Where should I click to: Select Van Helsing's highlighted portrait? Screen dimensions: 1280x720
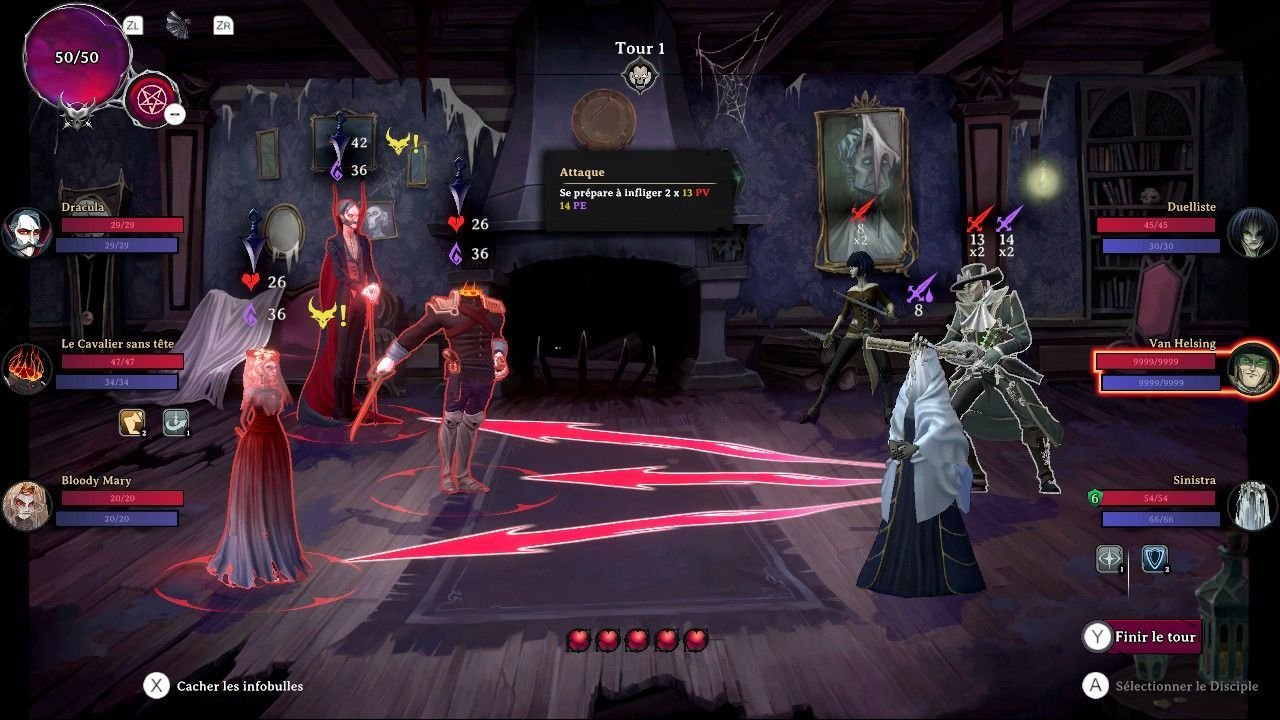click(1252, 369)
